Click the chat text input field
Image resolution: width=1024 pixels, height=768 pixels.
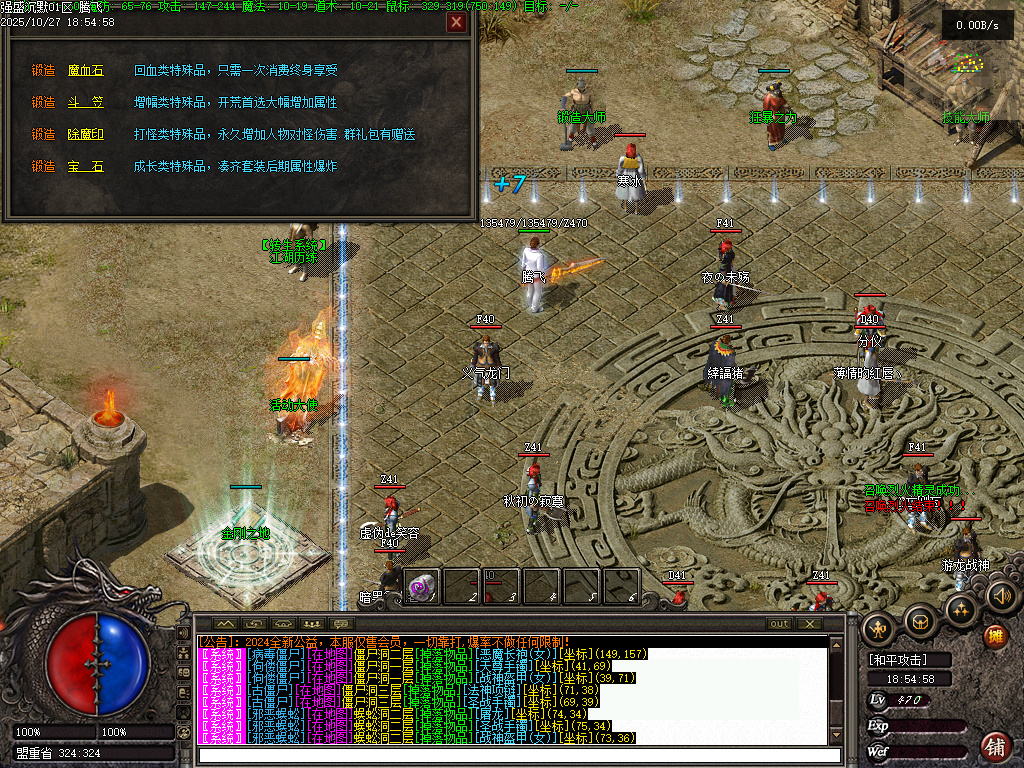click(x=512, y=755)
